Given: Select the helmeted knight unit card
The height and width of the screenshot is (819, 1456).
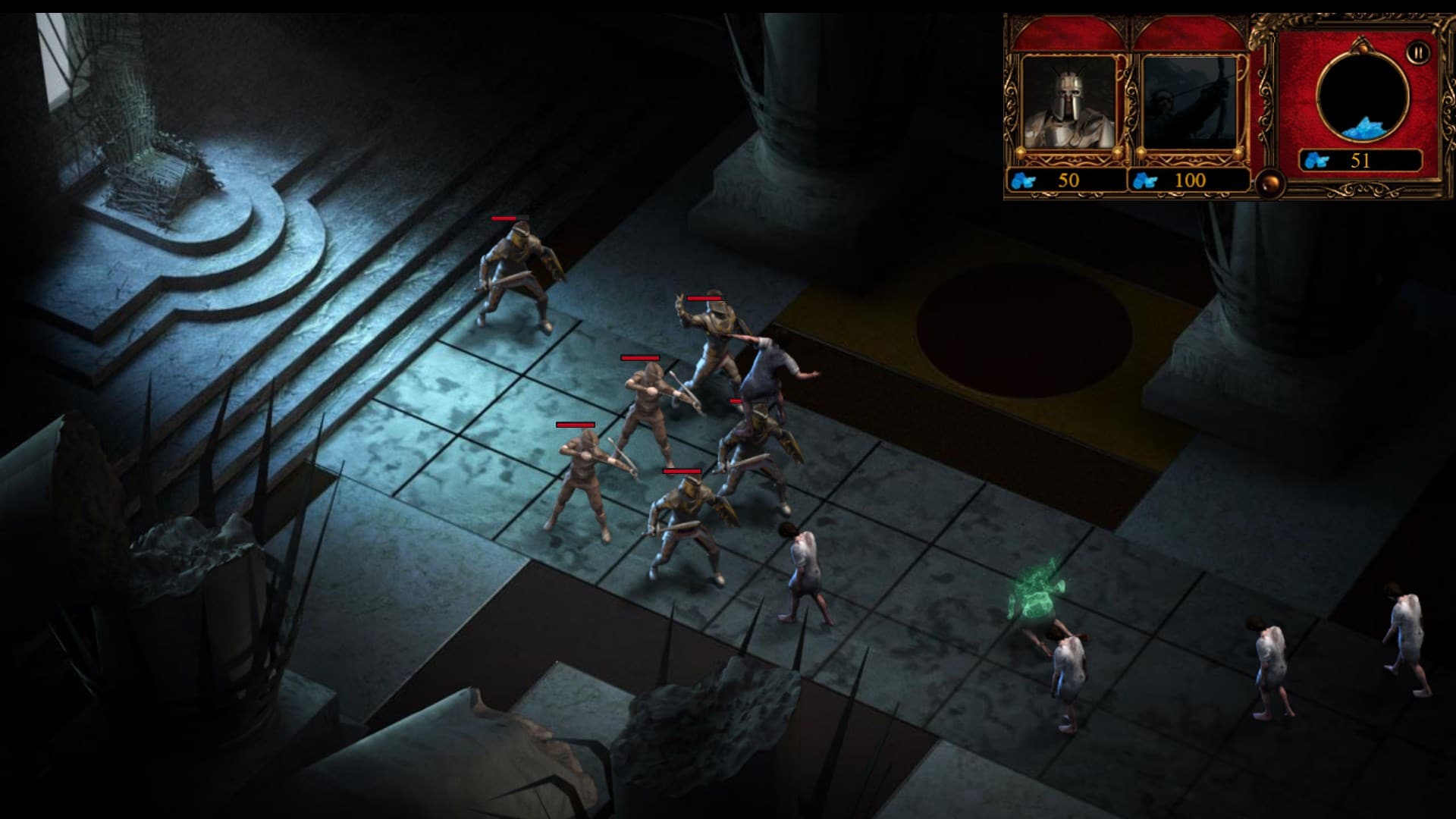Looking at the screenshot, I should click(x=1069, y=103).
